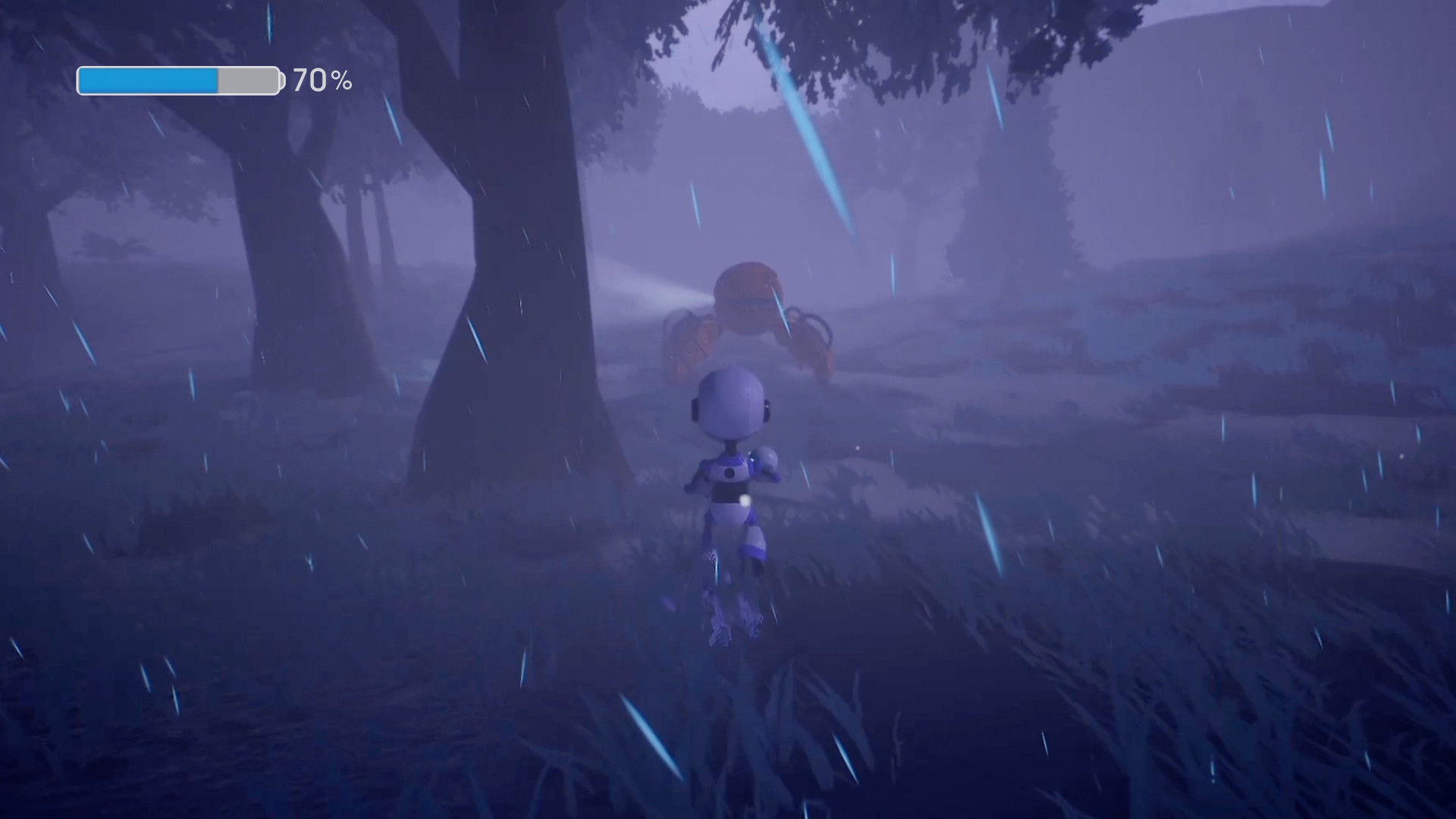Screen dimensions: 1456x819
Task: Click the blue portion of the progress bar
Action: pyautogui.click(x=148, y=78)
